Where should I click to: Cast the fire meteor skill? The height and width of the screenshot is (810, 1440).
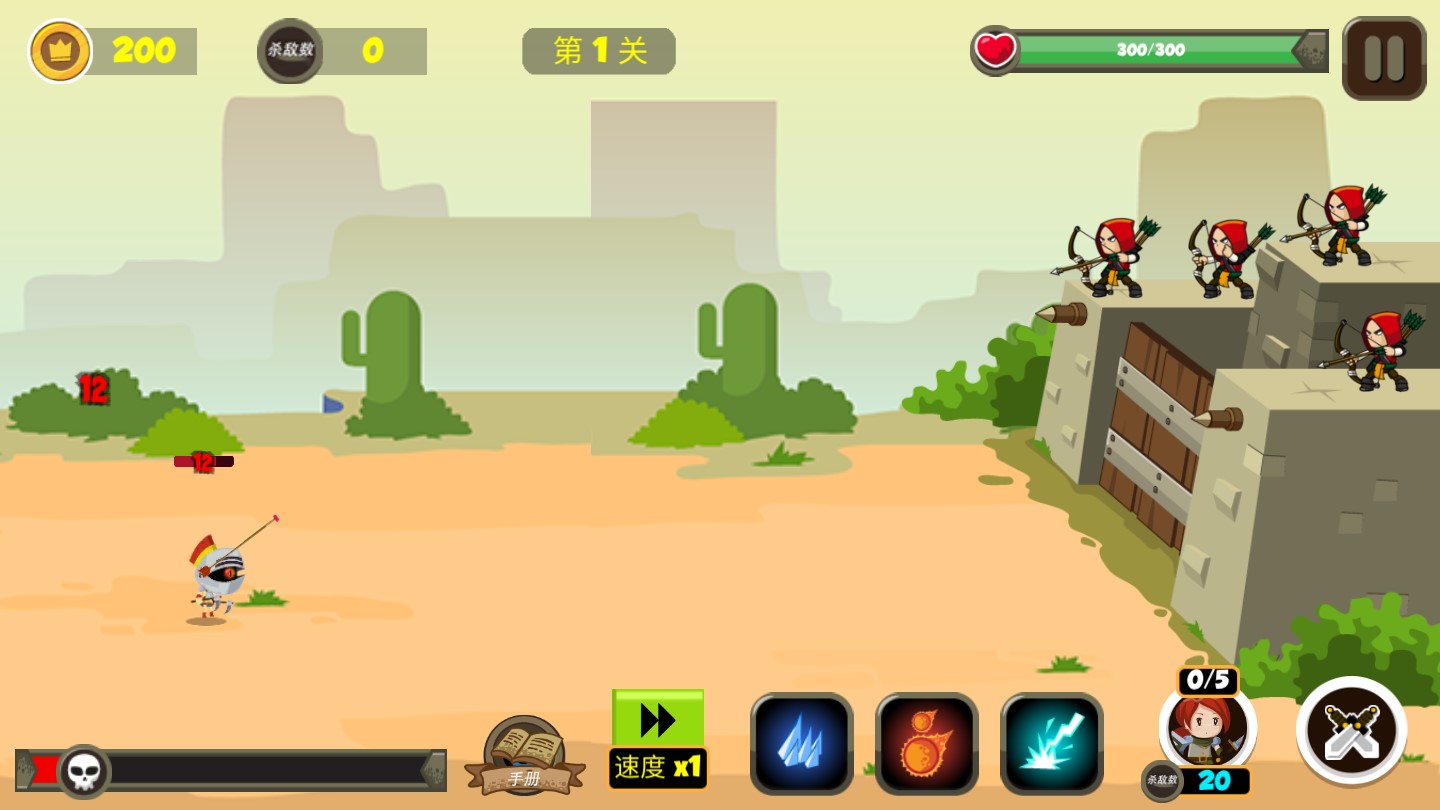click(926, 744)
